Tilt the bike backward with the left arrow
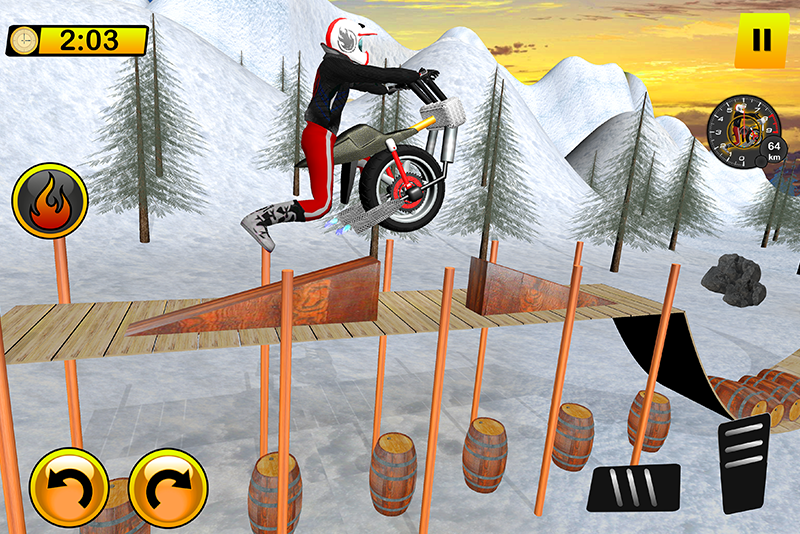Screen dimensions: 800x534 click(x=67, y=488)
